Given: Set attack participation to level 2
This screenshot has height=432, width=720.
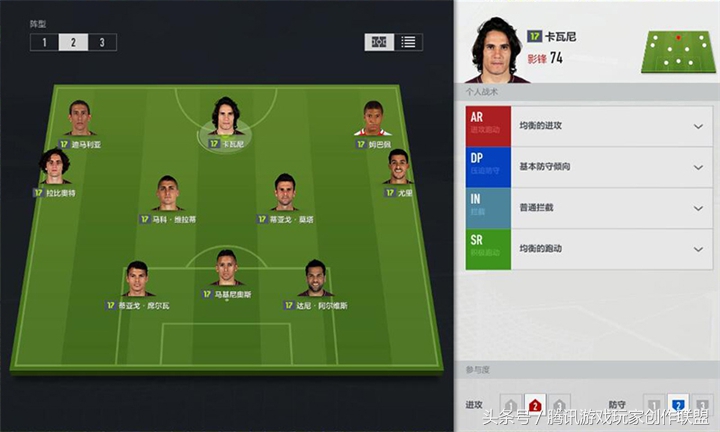Looking at the screenshot, I should tap(535, 405).
